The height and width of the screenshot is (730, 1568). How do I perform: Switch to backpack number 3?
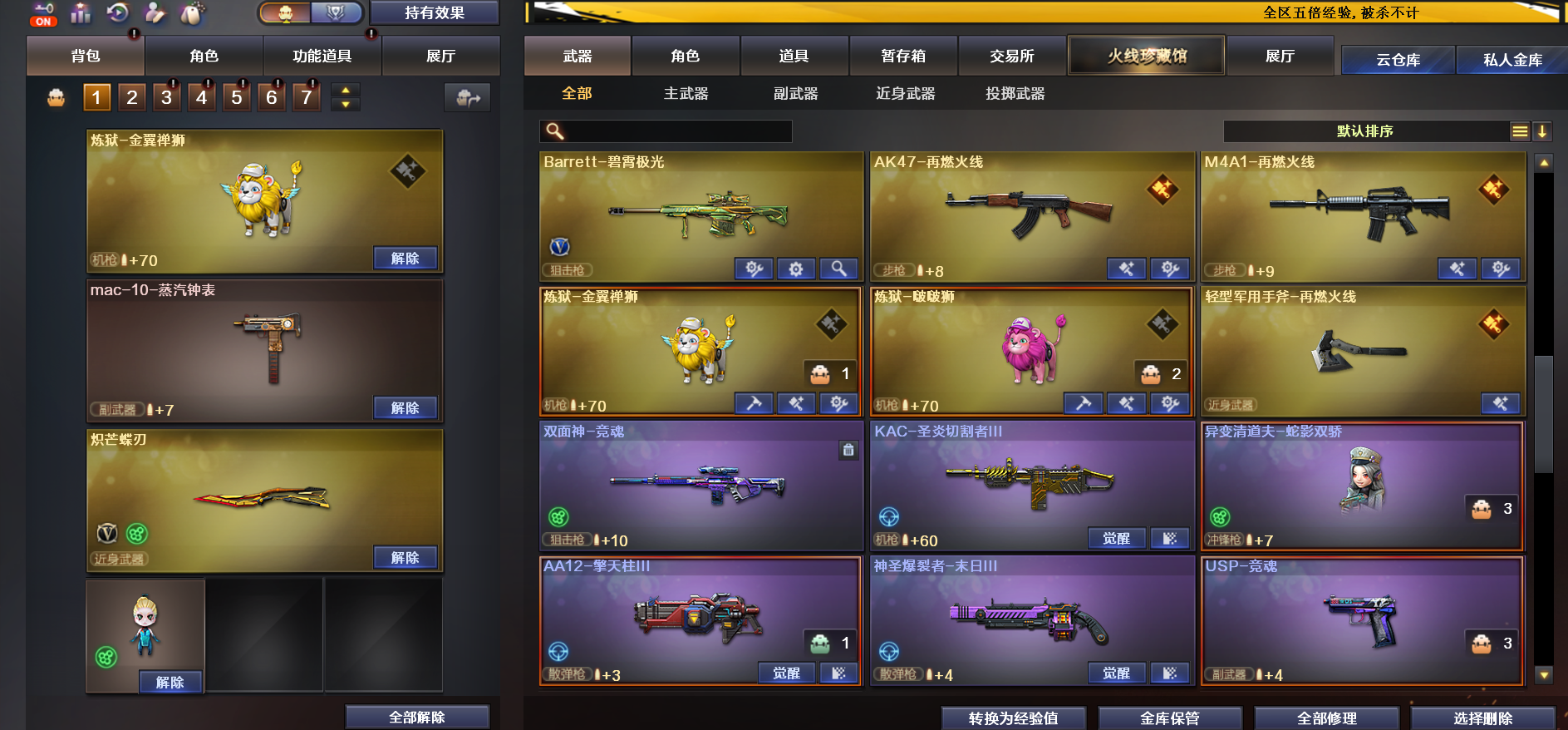tap(167, 98)
